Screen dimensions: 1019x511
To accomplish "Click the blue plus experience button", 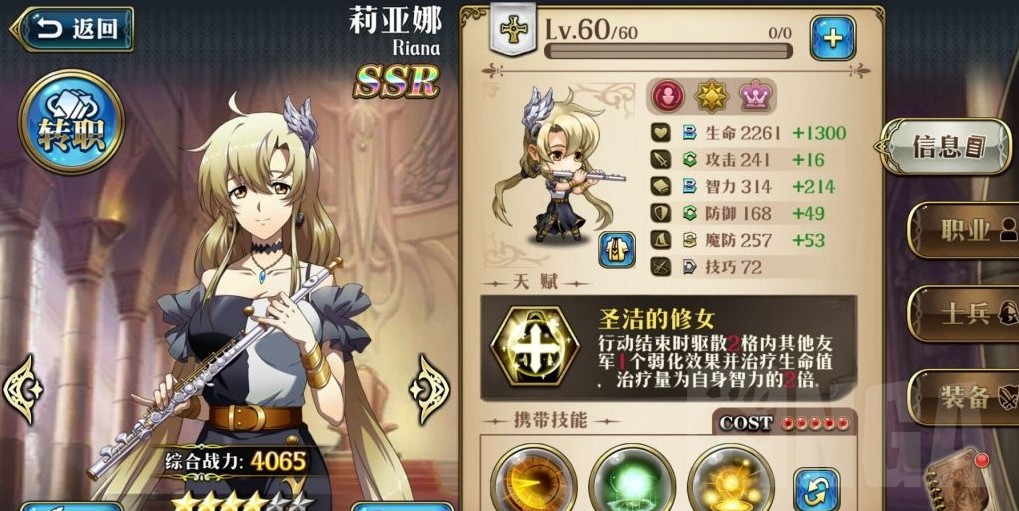I will (x=832, y=39).
